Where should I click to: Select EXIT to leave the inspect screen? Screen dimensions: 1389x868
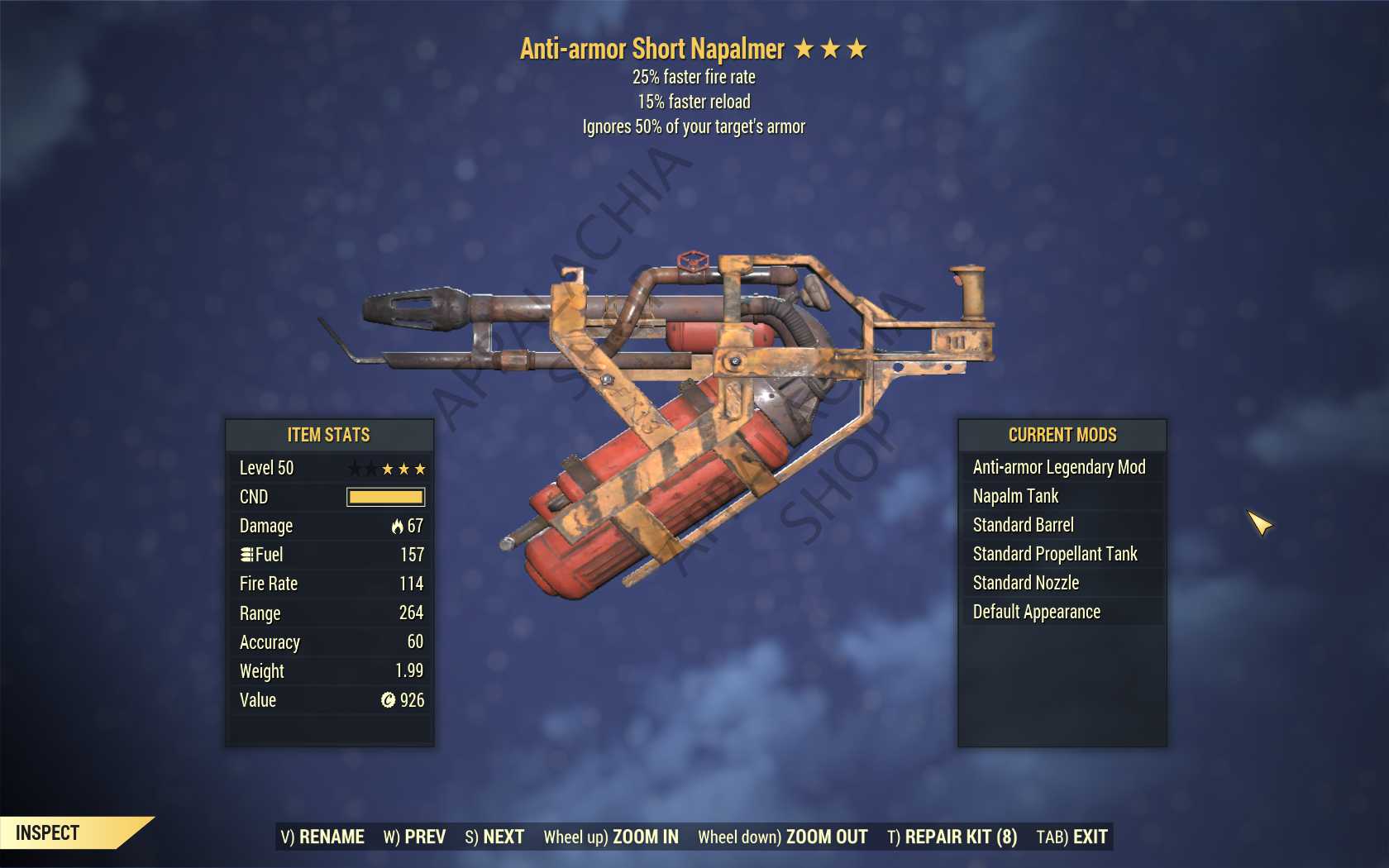(1072, 837)
